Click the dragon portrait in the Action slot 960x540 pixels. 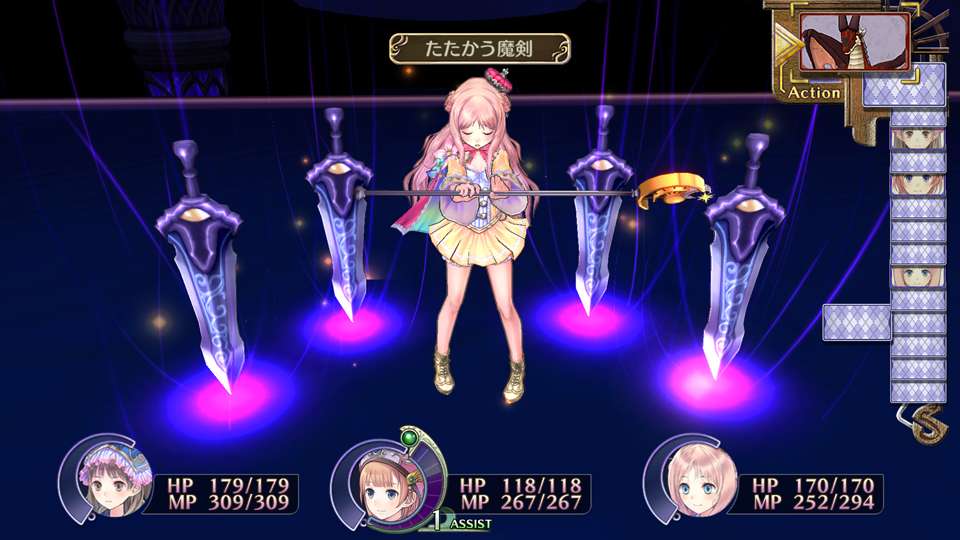point(854,43)
